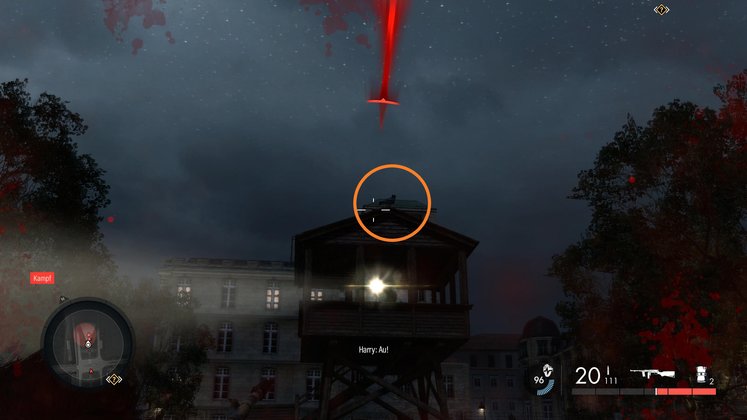Click the red Kampf status tag
747x420 pixels.
(42, 278)
